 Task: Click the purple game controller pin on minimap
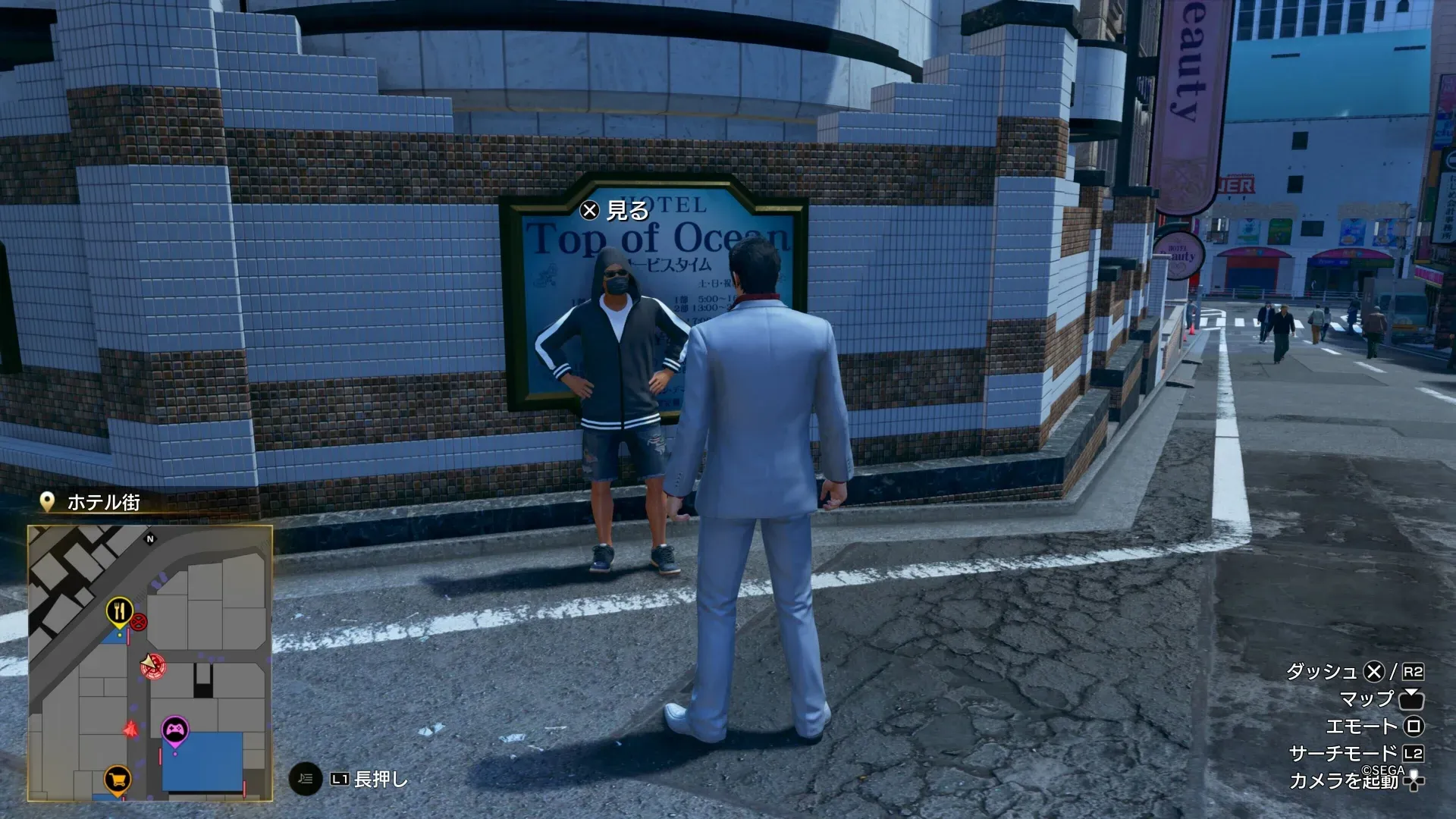point(175,729)
